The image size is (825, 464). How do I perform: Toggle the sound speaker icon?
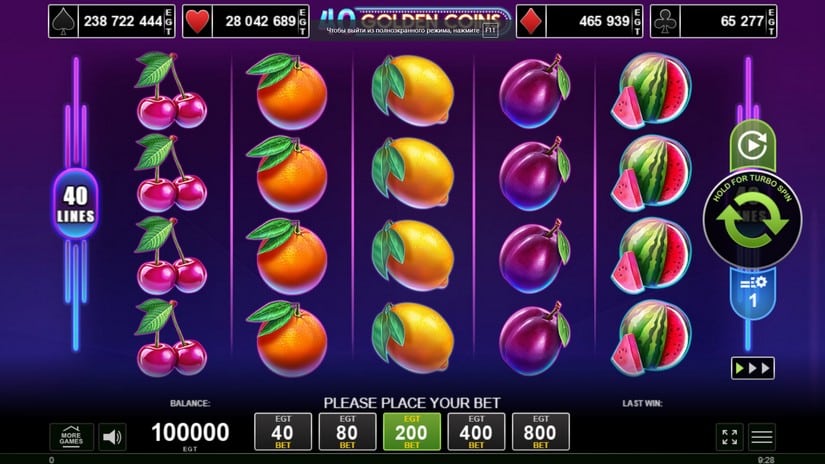tap(113, 437)
